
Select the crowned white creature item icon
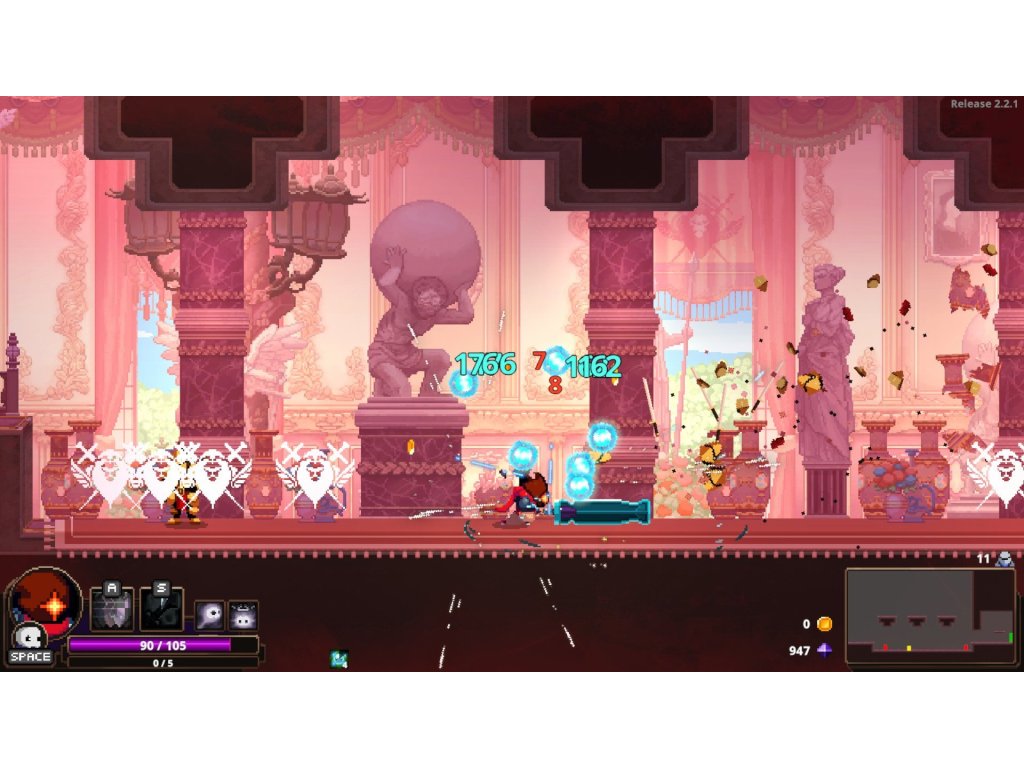(x=243, y=615)
